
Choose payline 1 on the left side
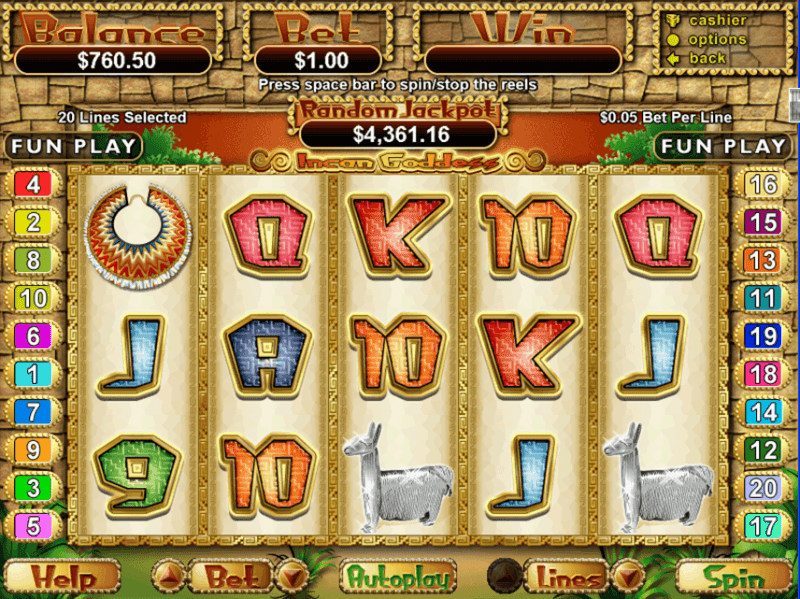coord(34,374)
